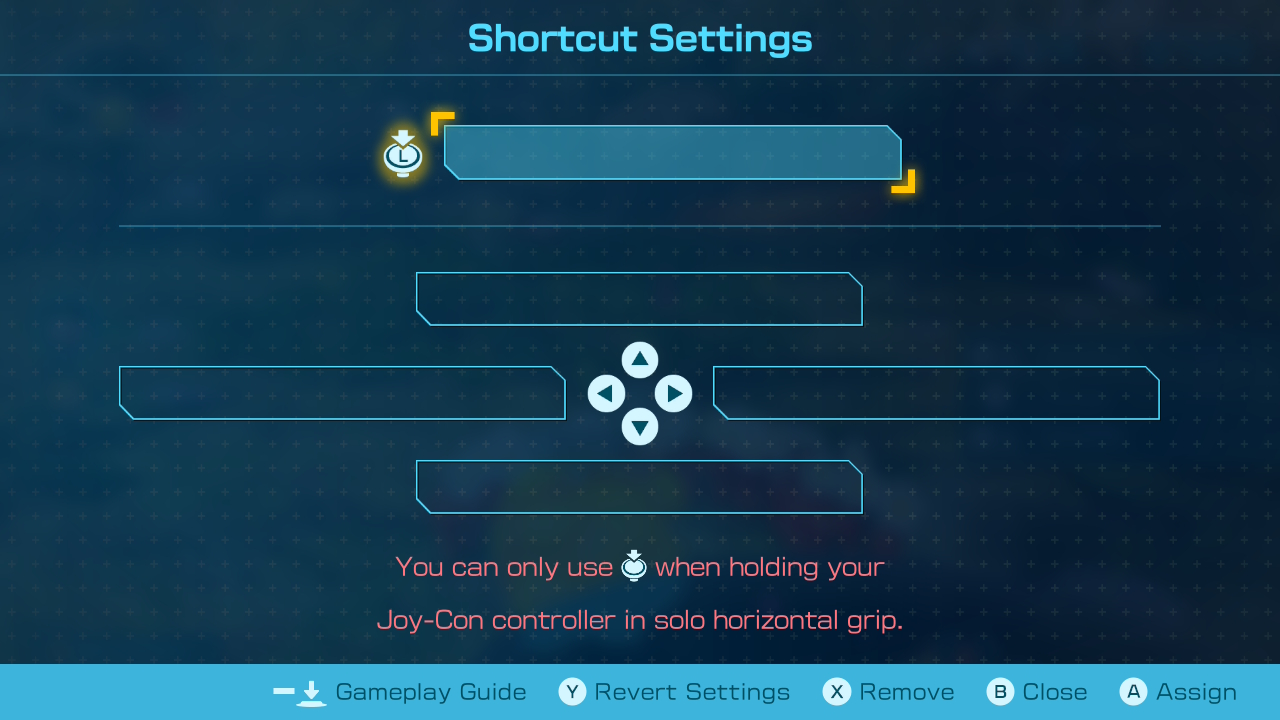This screenshot has width=1280, height=720.
Task: Select the D-pad left shortcut slot
Action: click(342, 393)
